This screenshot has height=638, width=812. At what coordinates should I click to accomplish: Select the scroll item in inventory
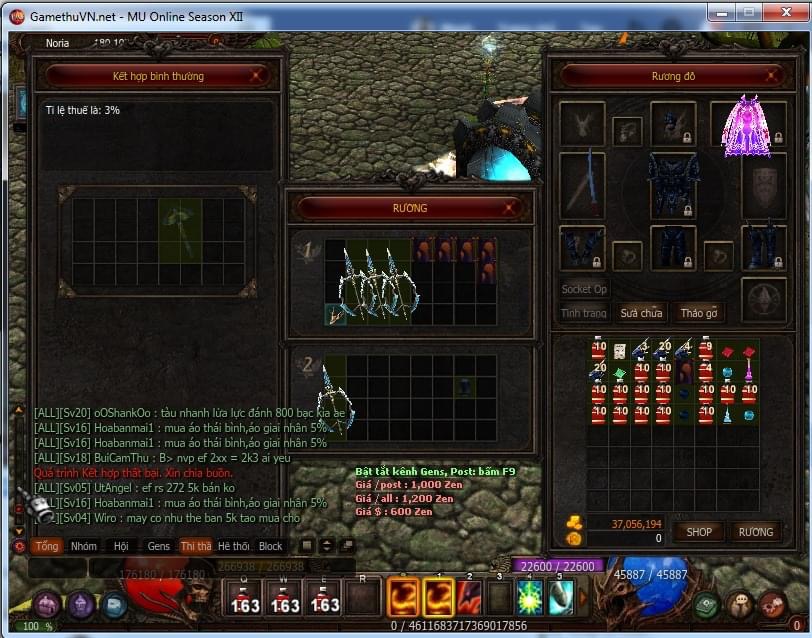pos(619,351)
